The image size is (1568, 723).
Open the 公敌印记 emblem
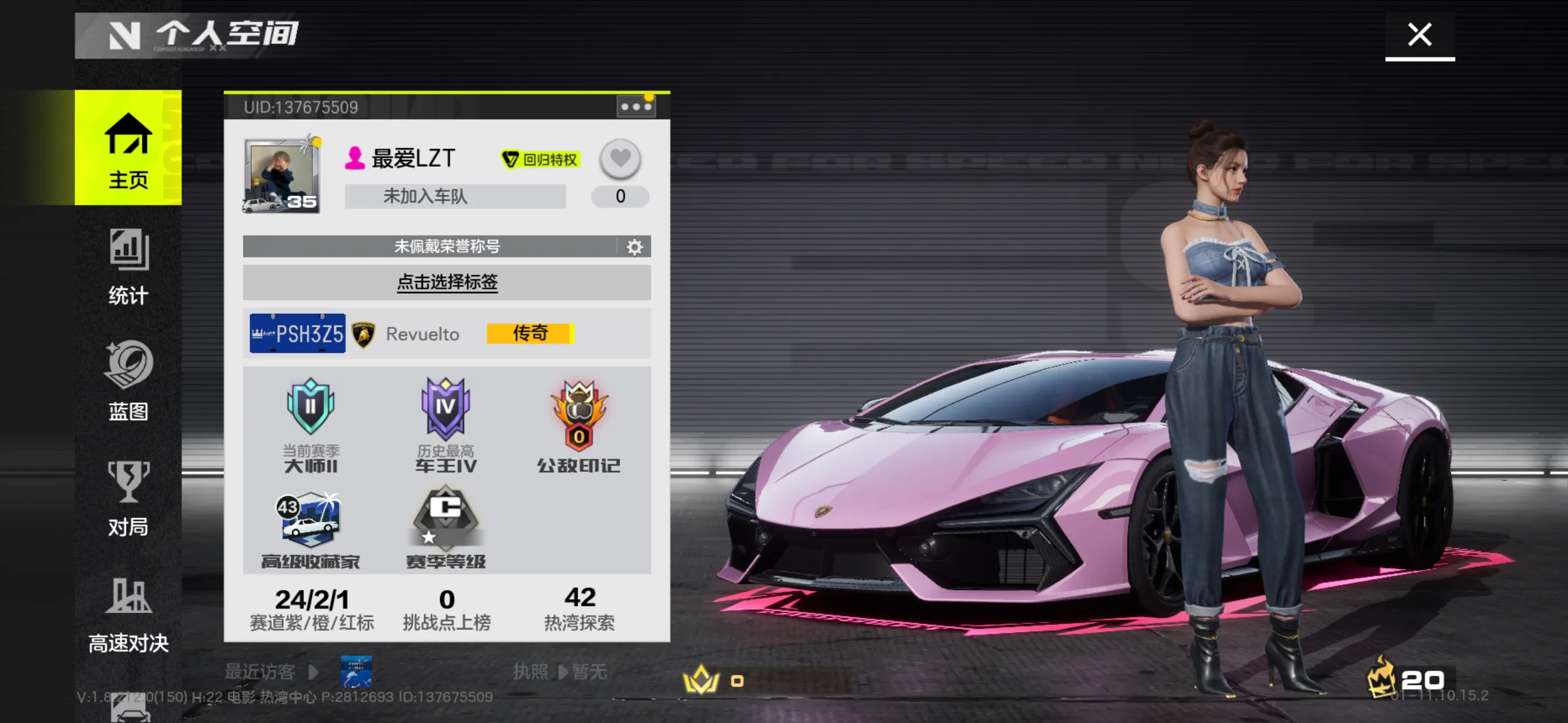578,424
